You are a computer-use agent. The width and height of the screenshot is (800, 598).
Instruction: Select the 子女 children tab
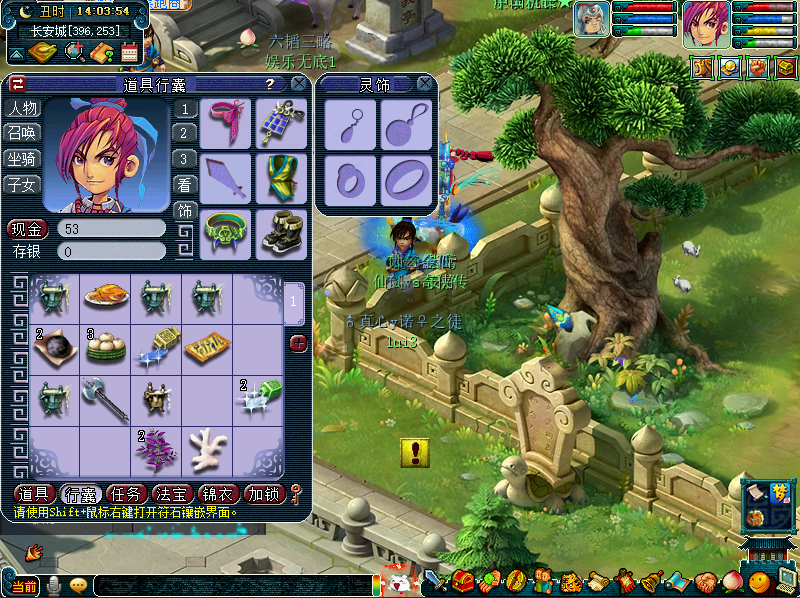[x=22, y=184]
